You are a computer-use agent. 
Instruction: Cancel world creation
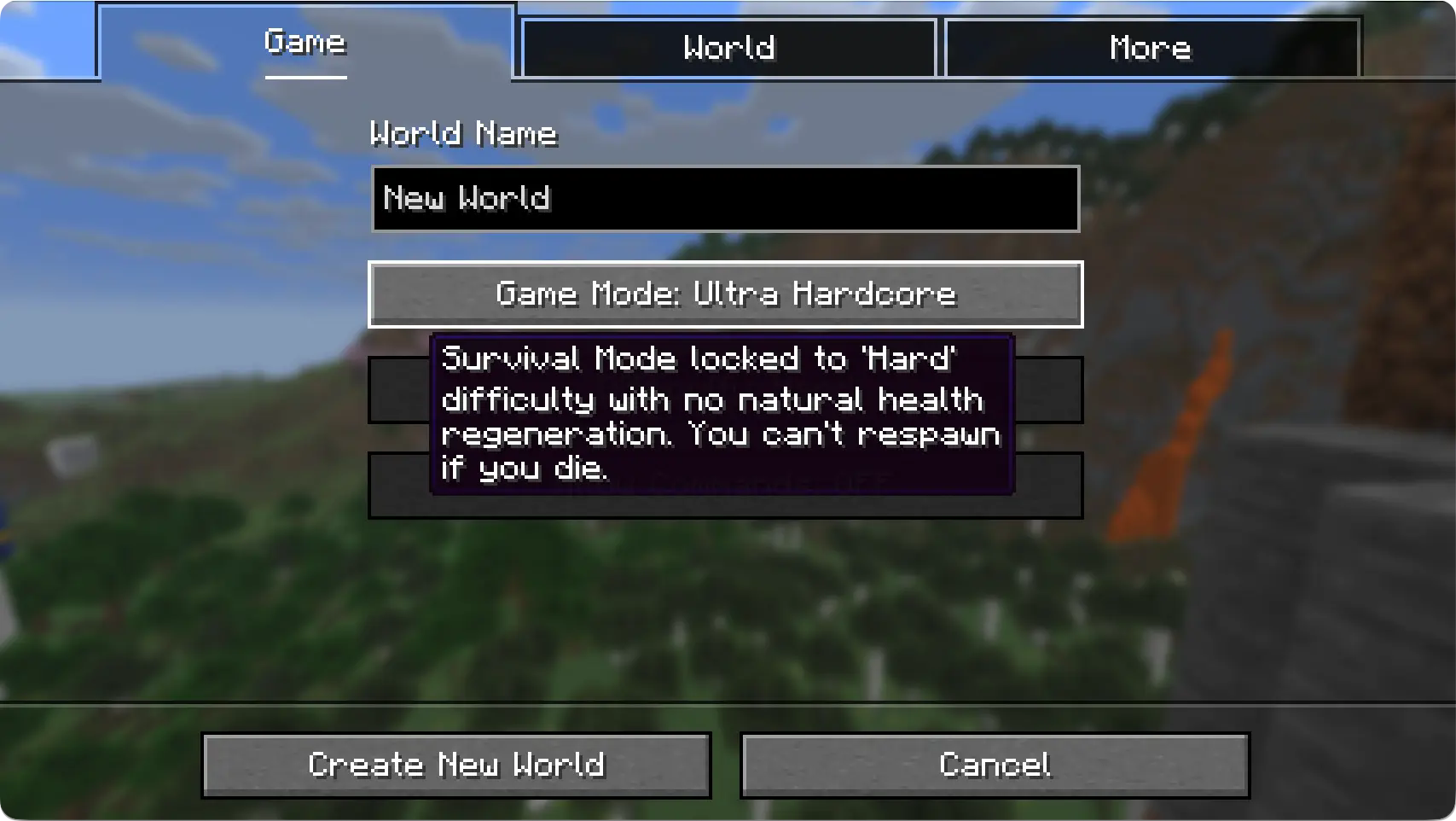[995, 765]
